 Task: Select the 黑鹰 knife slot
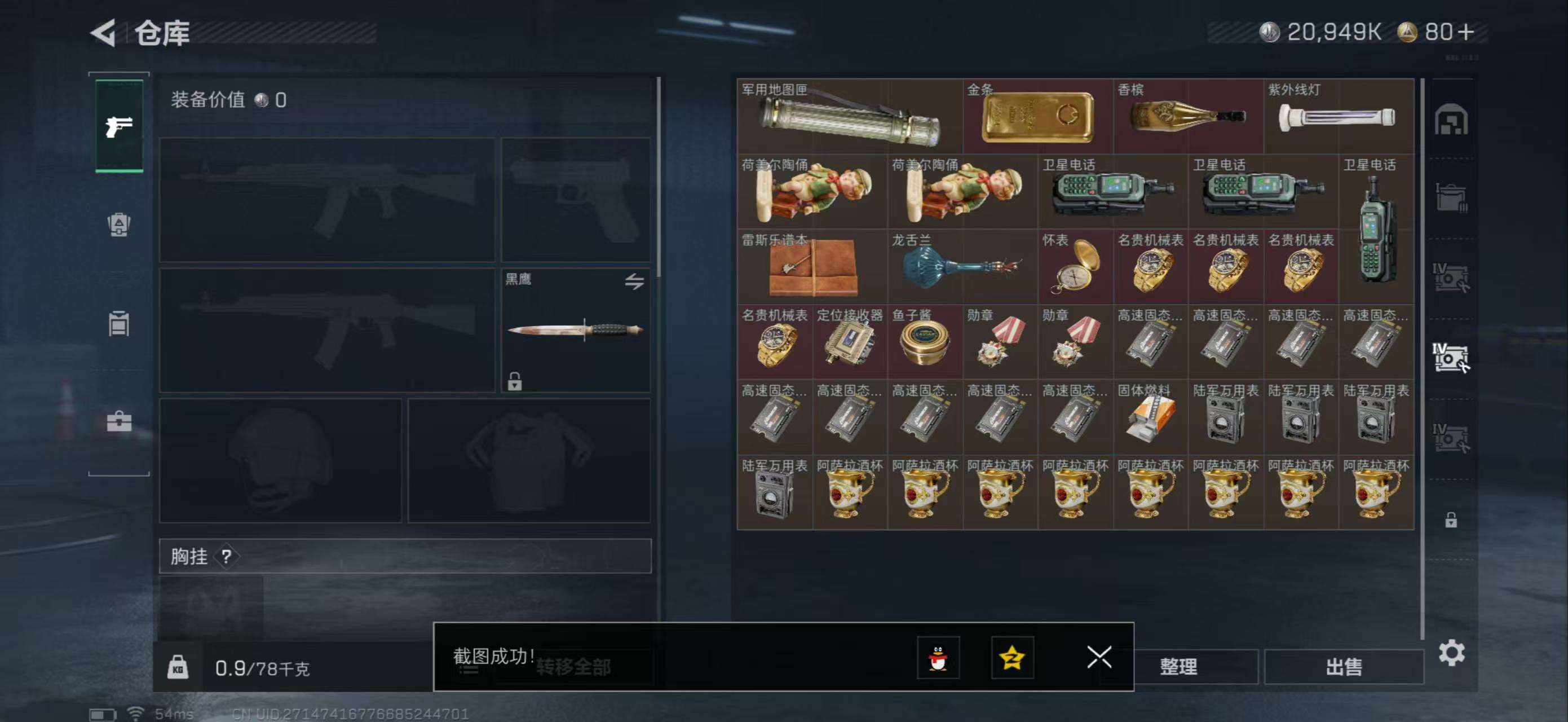[575, 330]
